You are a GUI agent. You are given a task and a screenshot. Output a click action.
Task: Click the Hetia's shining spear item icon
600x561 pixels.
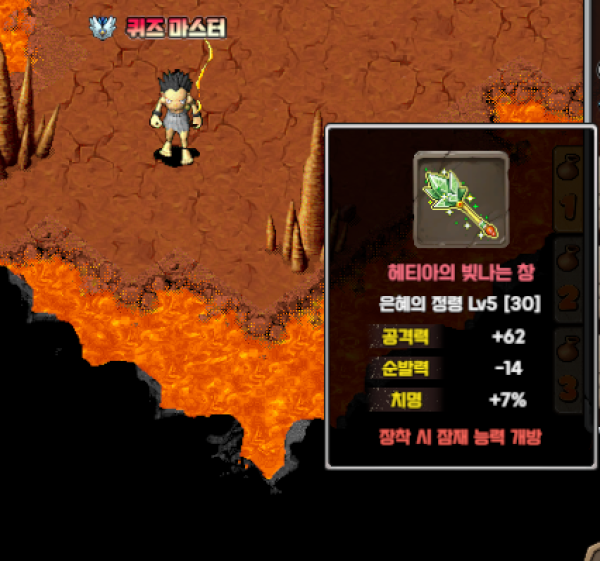pyautogui.click(x=460, y=200)
